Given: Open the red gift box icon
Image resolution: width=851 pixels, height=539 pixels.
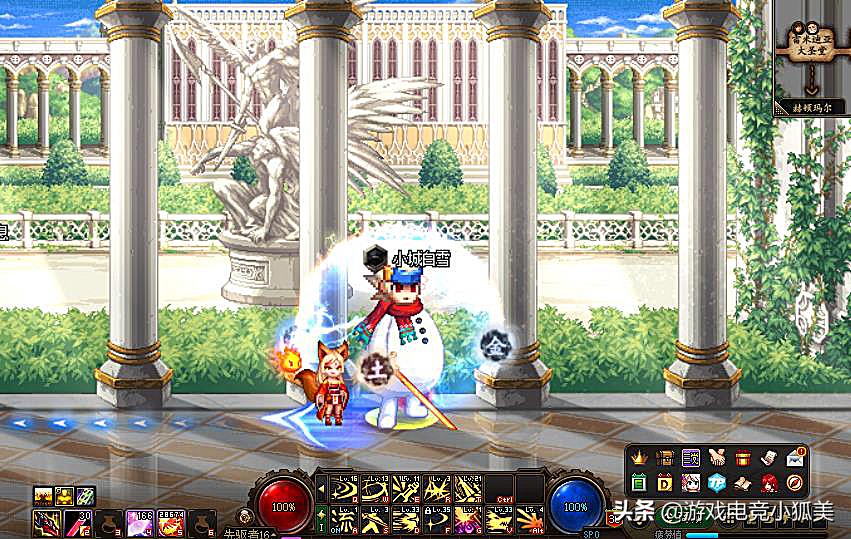Looking at the screenshot, I should (742, 458).
